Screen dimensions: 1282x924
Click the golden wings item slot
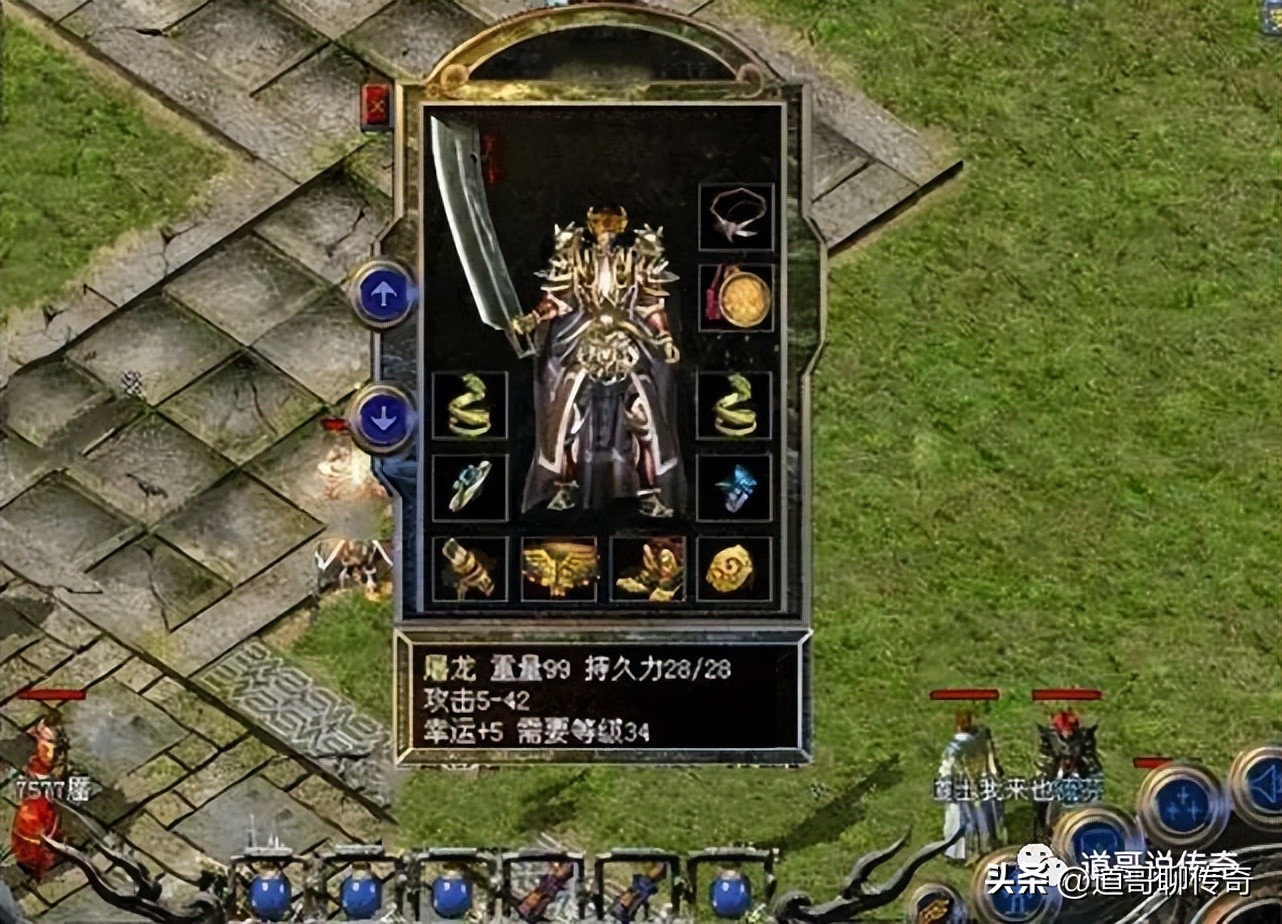(560, 567)
